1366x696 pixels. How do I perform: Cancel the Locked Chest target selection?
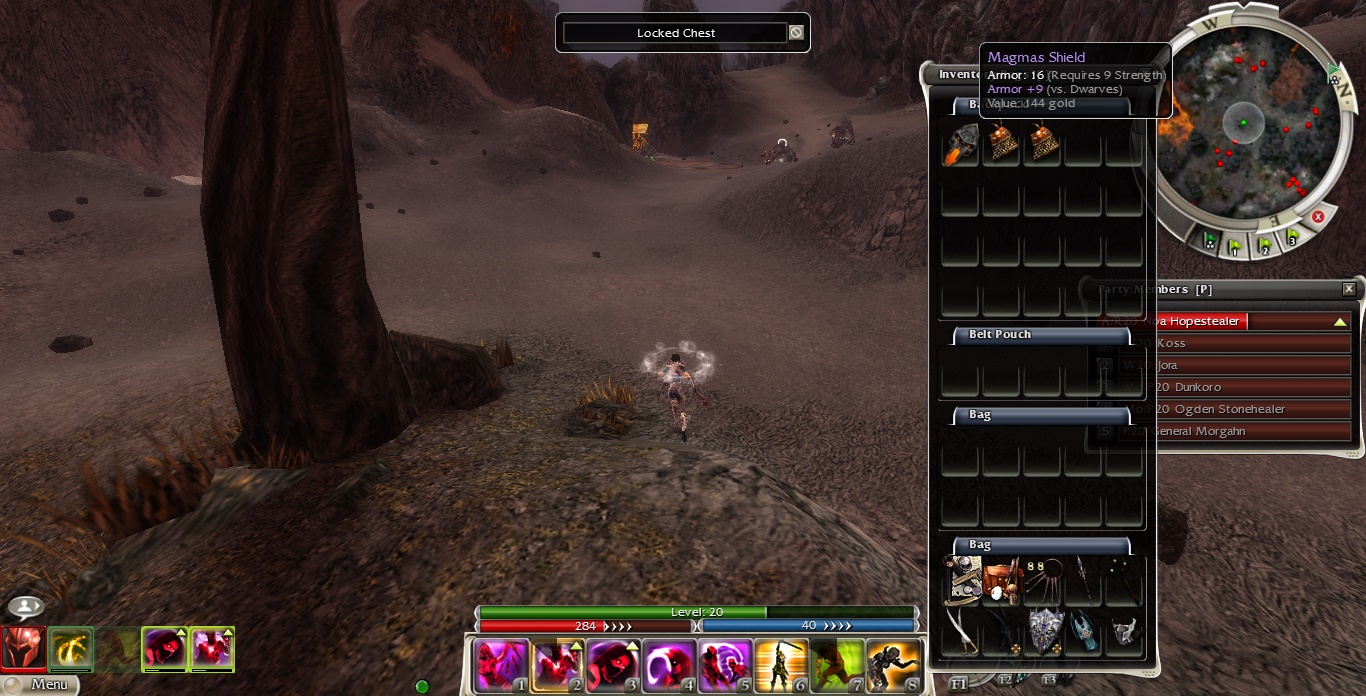(x=796, y=33)
